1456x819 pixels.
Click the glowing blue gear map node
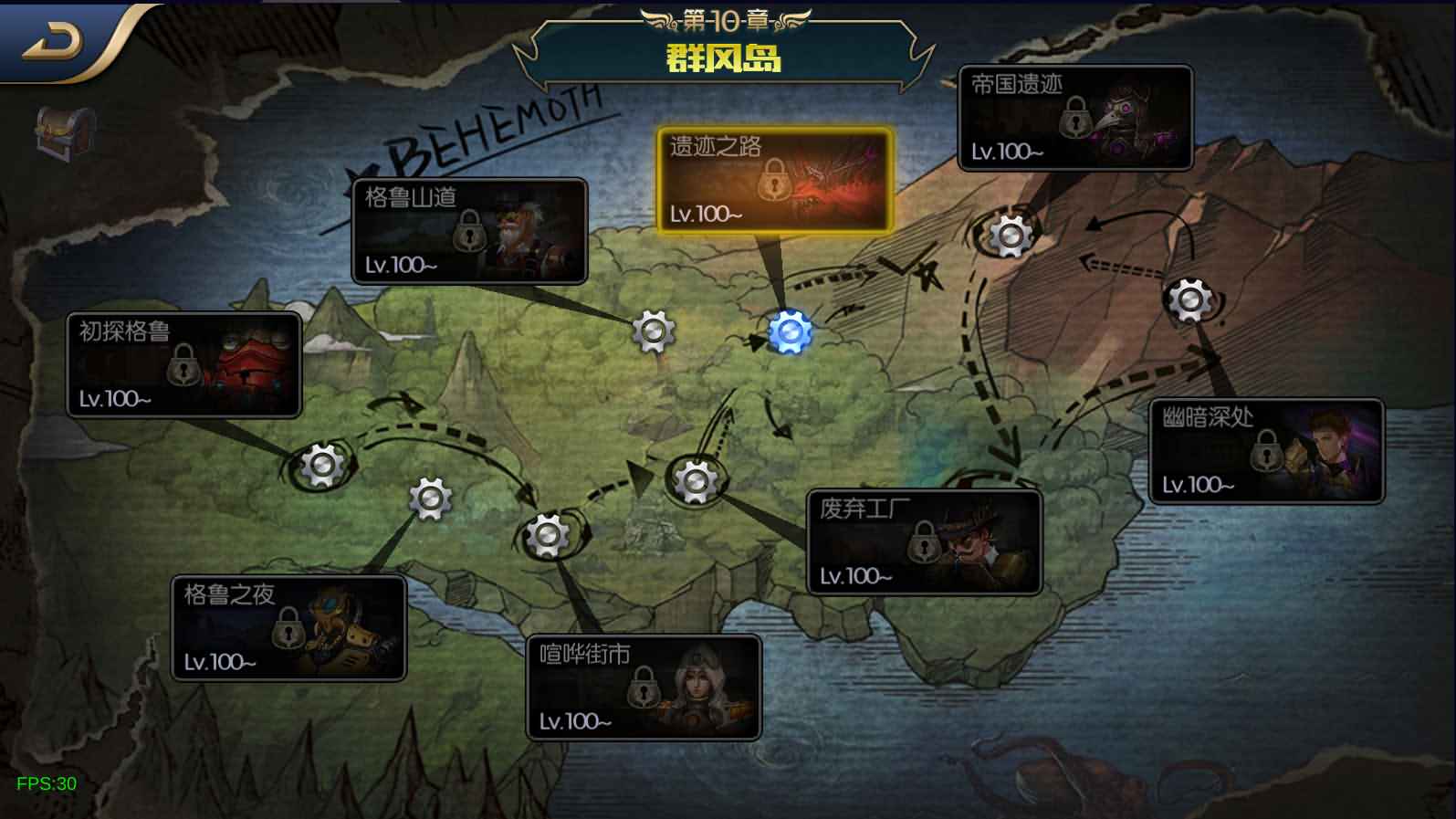click(790, 332)
